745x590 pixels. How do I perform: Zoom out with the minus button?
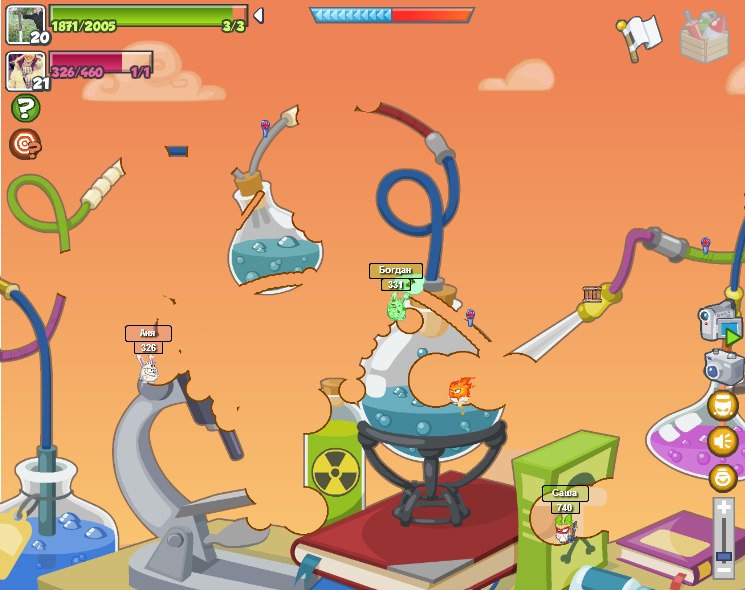724,569
